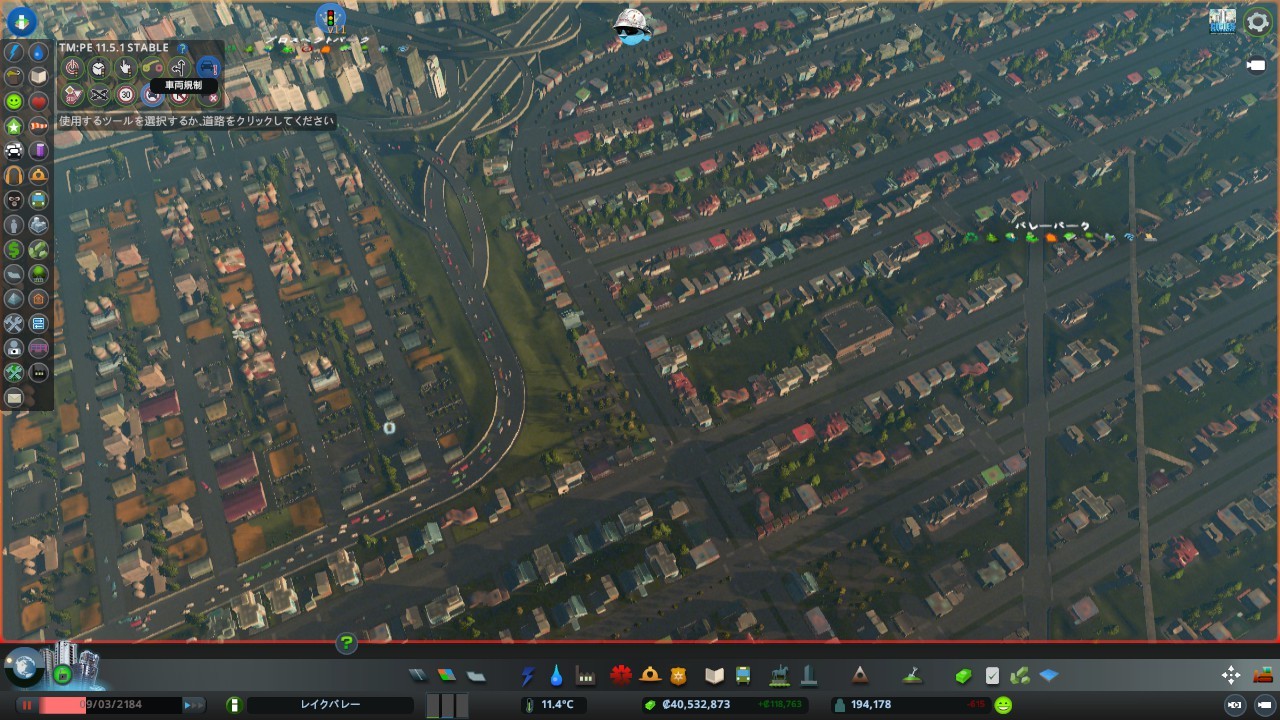Open the zoning menu
The height and width of the screenshot is (720, 1280).
click(446, 676)
